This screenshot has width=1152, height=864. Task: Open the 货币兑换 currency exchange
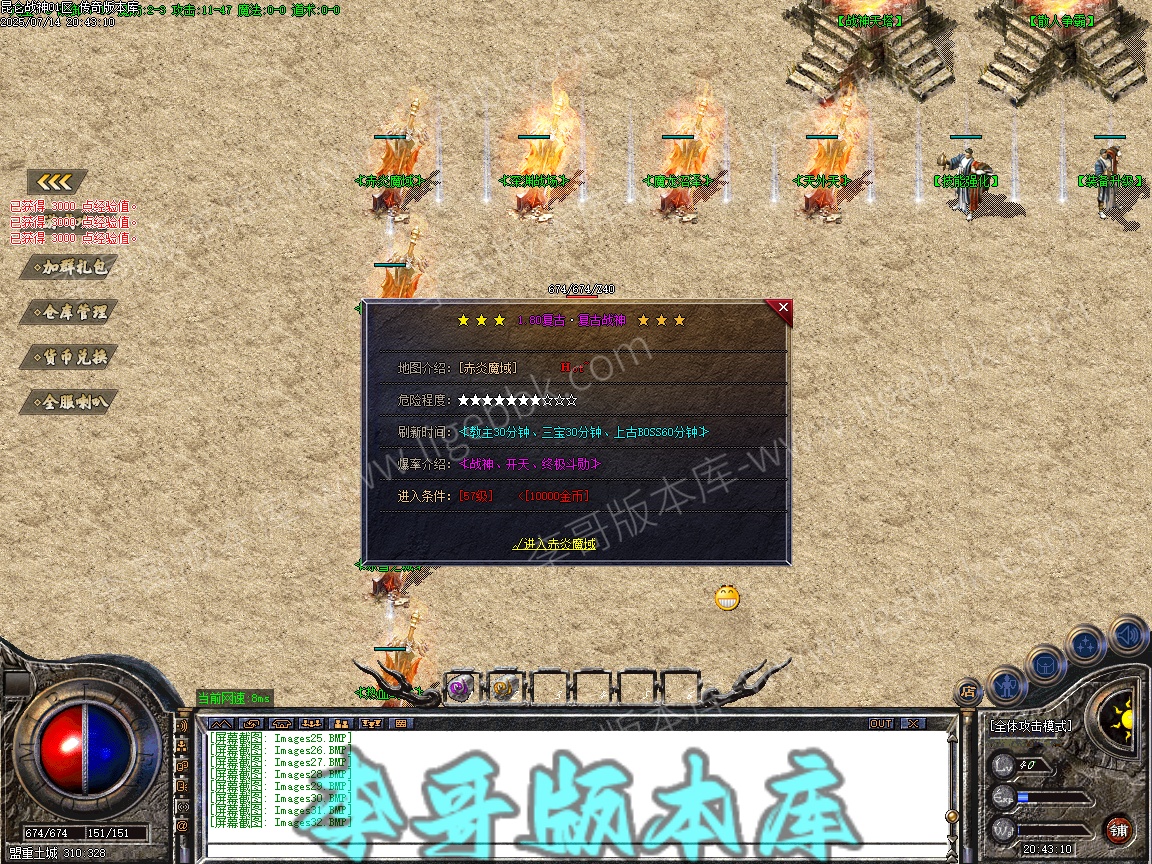point(69,357)
